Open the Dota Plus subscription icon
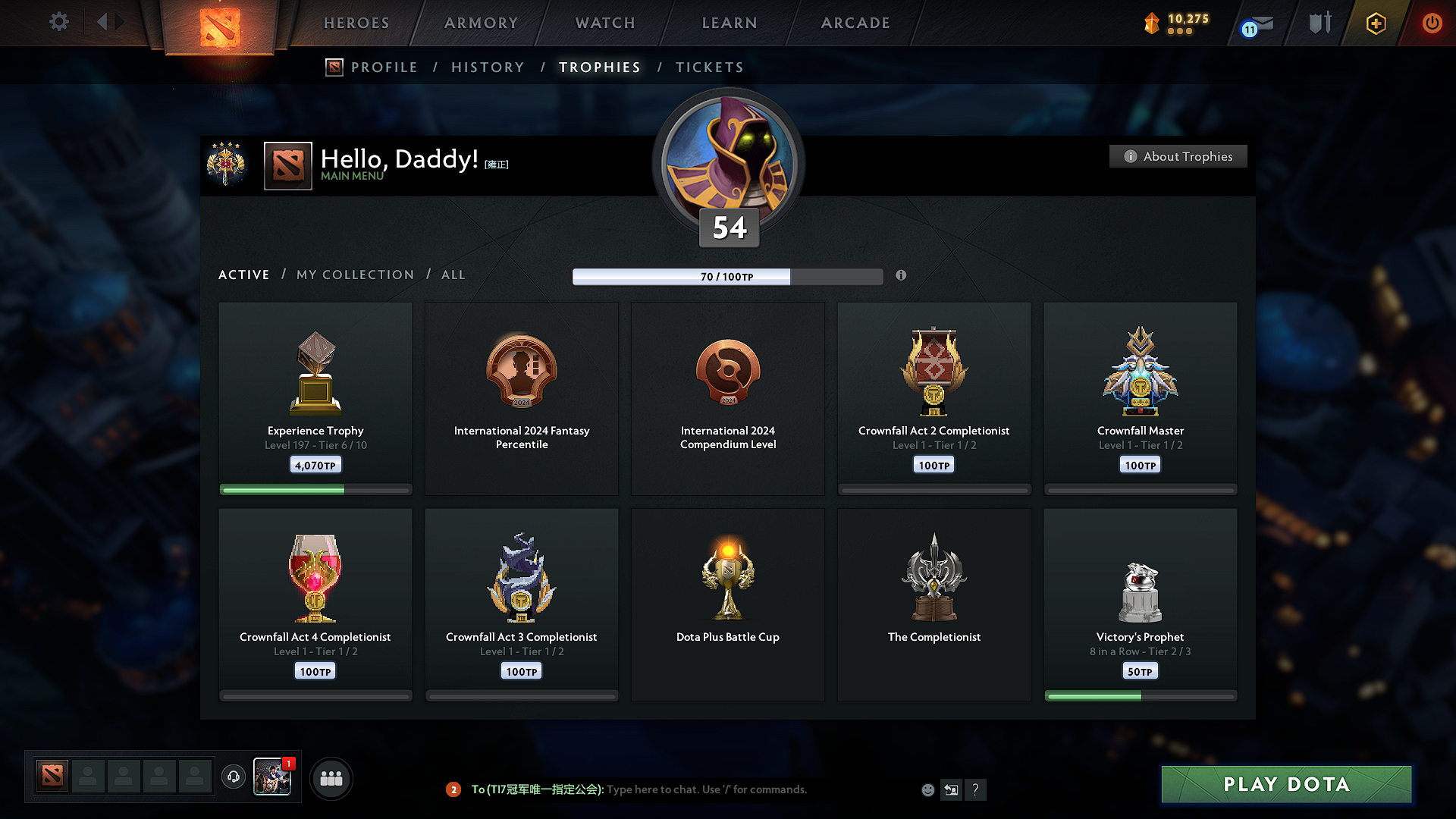This screenshot has width=1456, height=819. (1375, 23)
